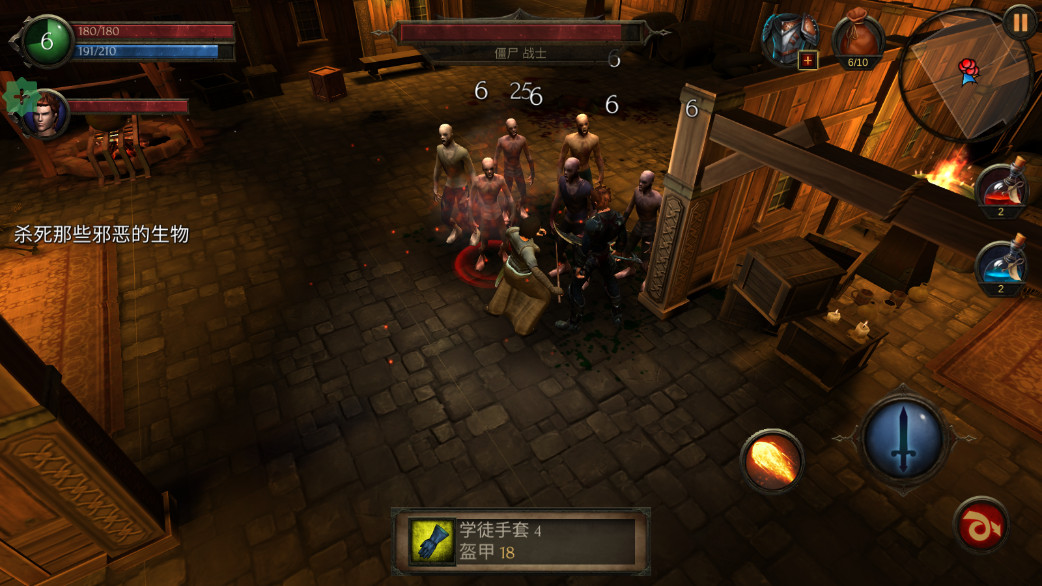Image resolution: width=1042 pixels, height=586 pixels.
Task: Cast the fireball skill
Action: pos(772,460)
